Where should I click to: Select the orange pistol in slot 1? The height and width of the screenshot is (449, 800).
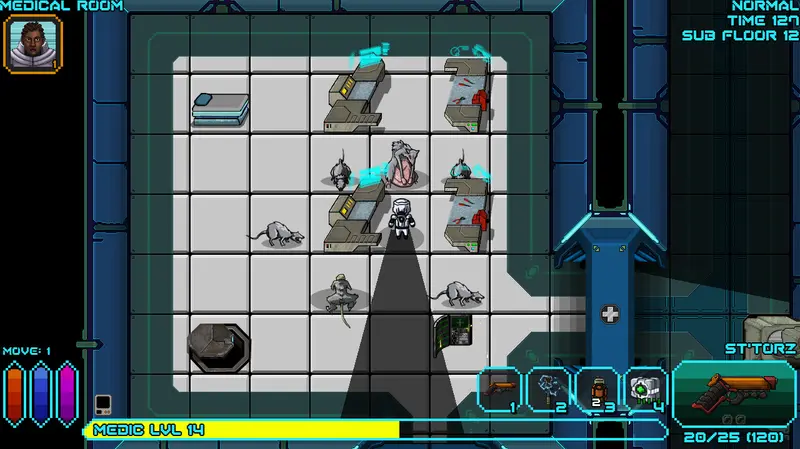pos(501,389)
